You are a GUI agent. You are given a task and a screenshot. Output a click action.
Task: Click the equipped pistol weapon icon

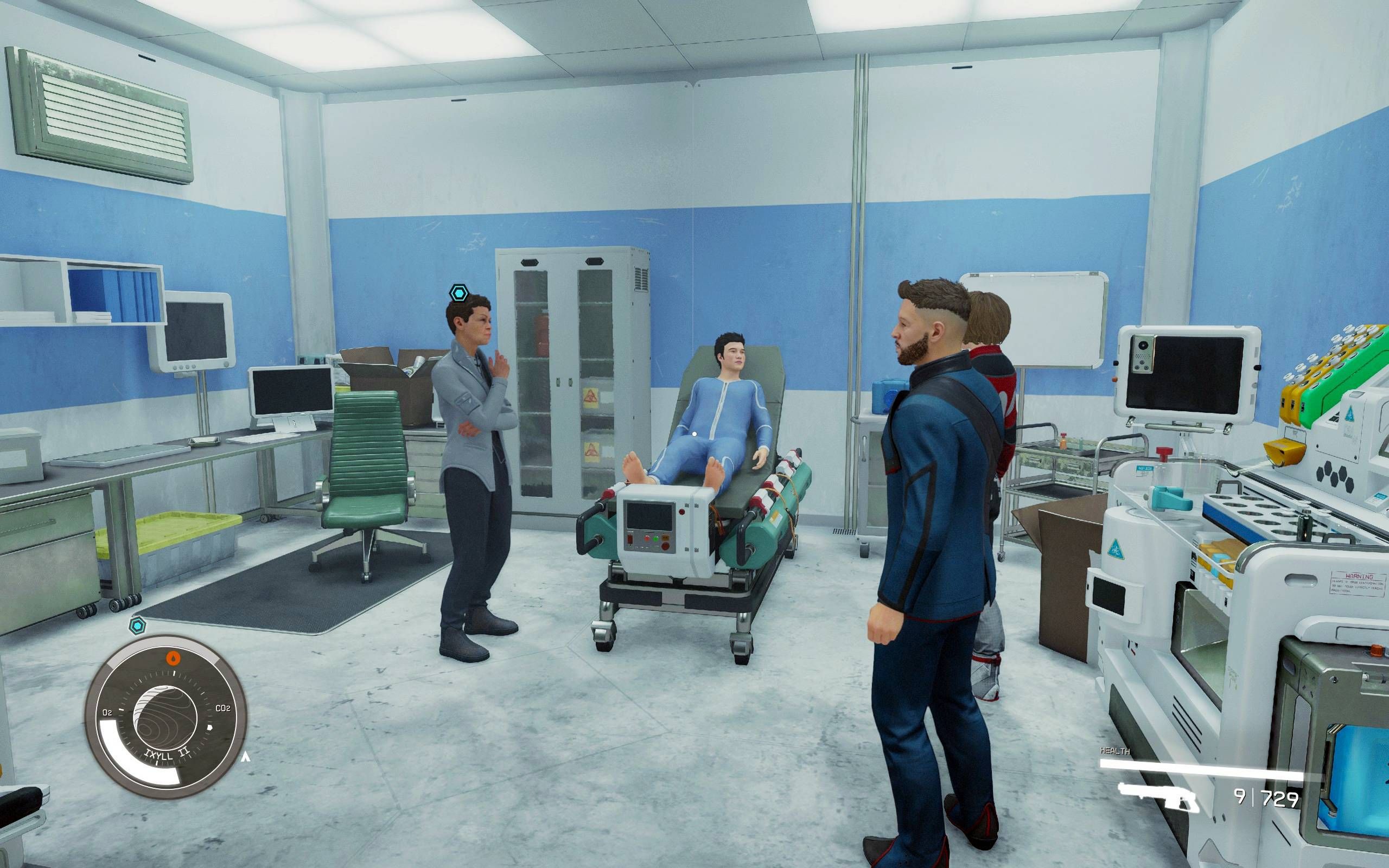tap(1159, 796)
